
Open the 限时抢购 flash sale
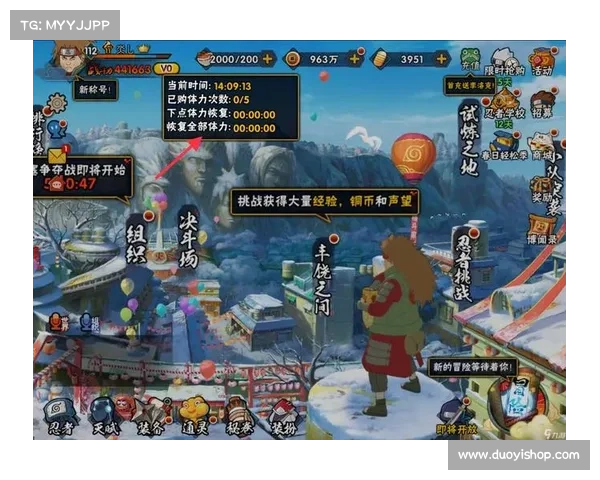(x=506, y=58)
